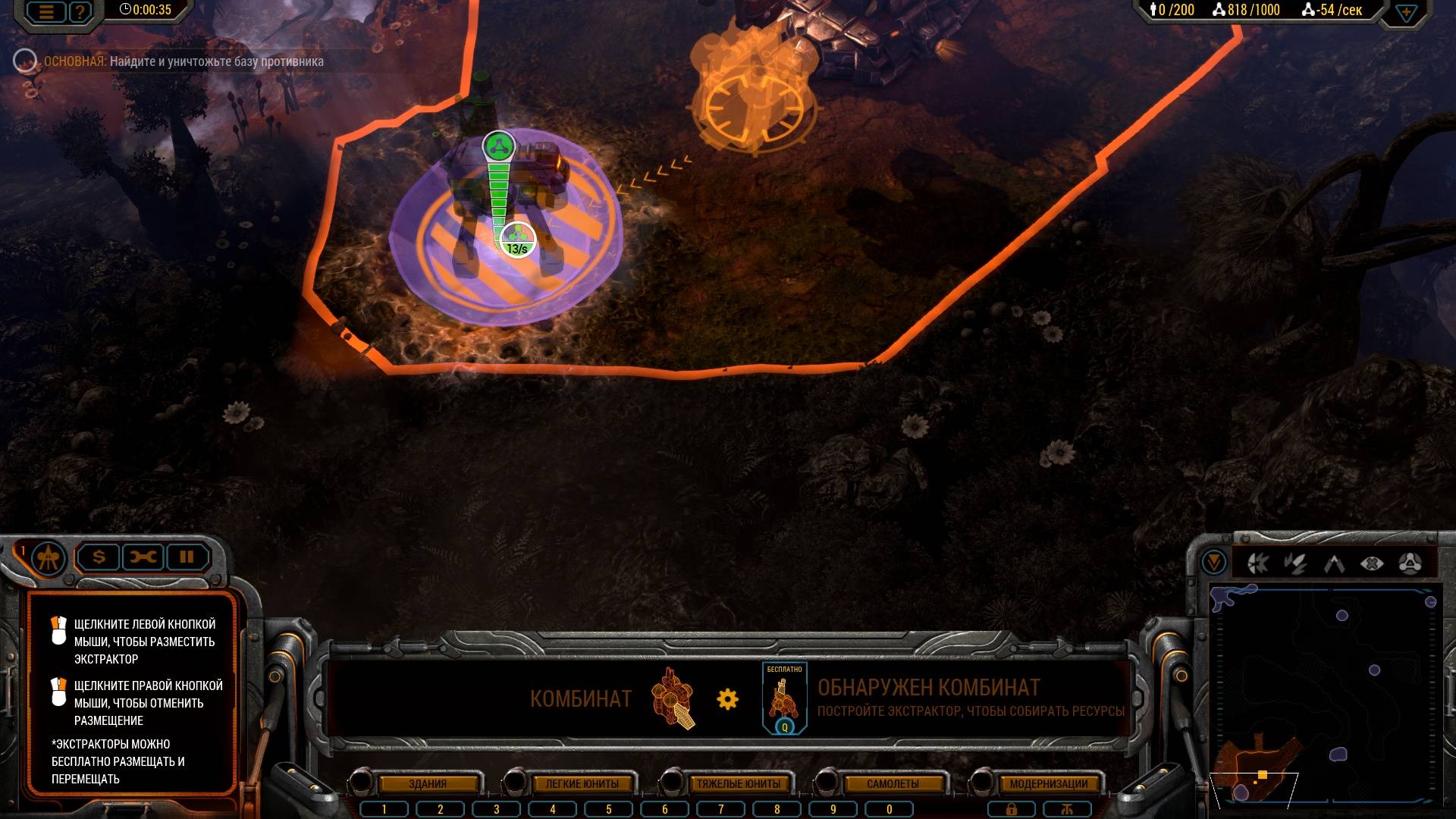
Task: Click the plus button beside the resource readout
Action: 1405,13
